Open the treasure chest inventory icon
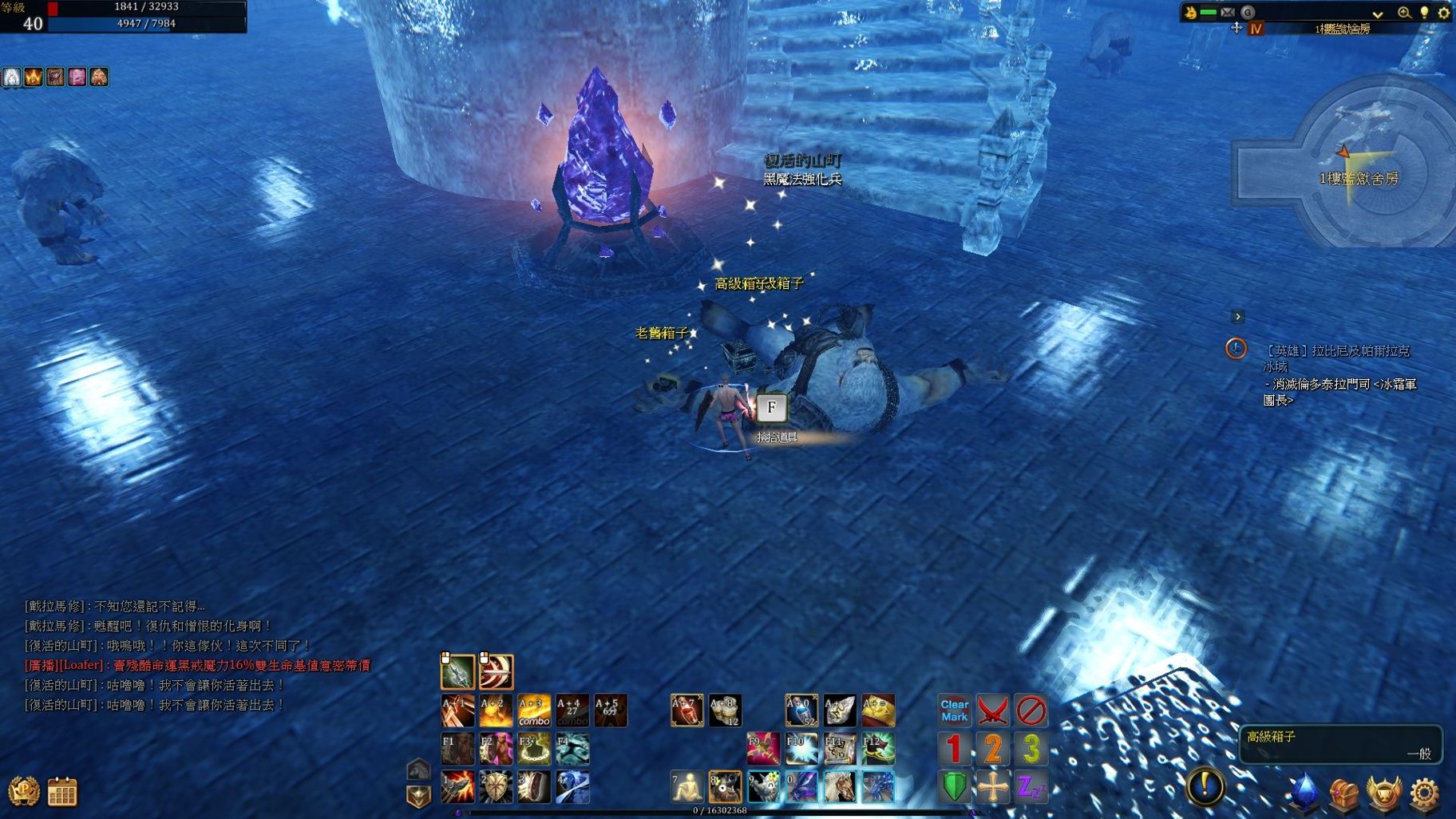The width and height of the screenshot is (1456, 819). coord(1344,793)
